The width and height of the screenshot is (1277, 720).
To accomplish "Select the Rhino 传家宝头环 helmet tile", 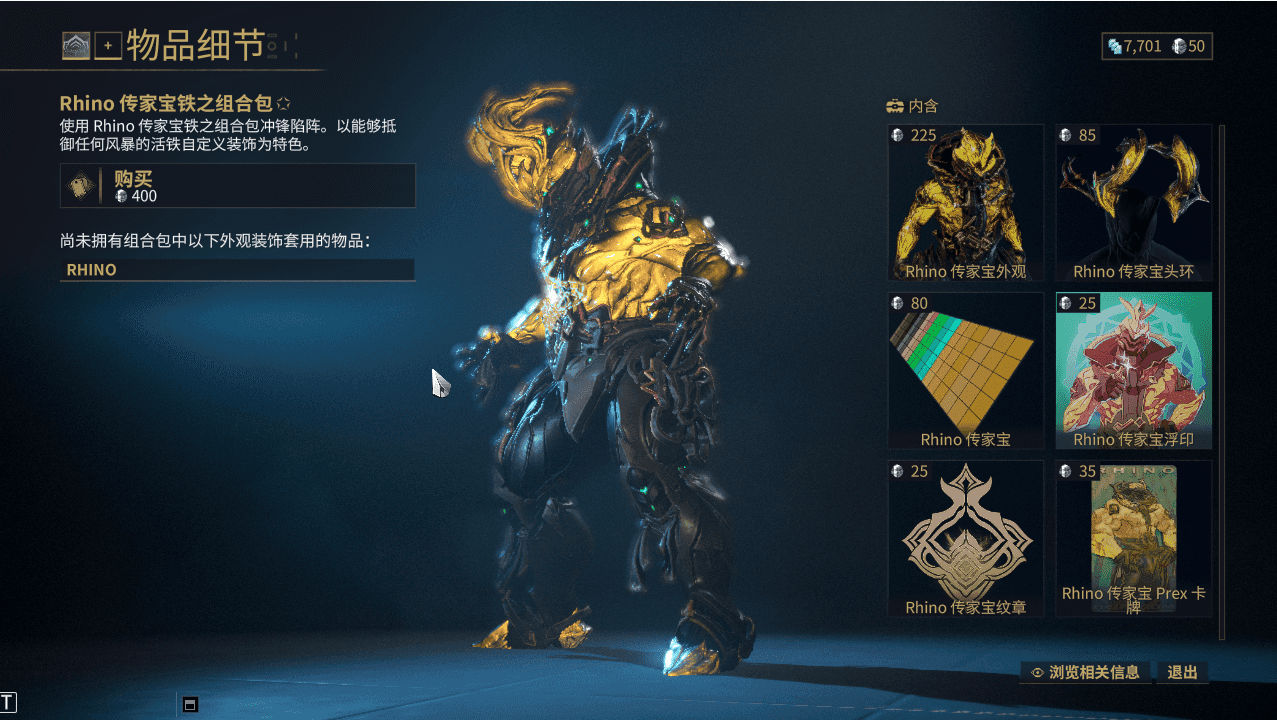I will [1133, 202].
